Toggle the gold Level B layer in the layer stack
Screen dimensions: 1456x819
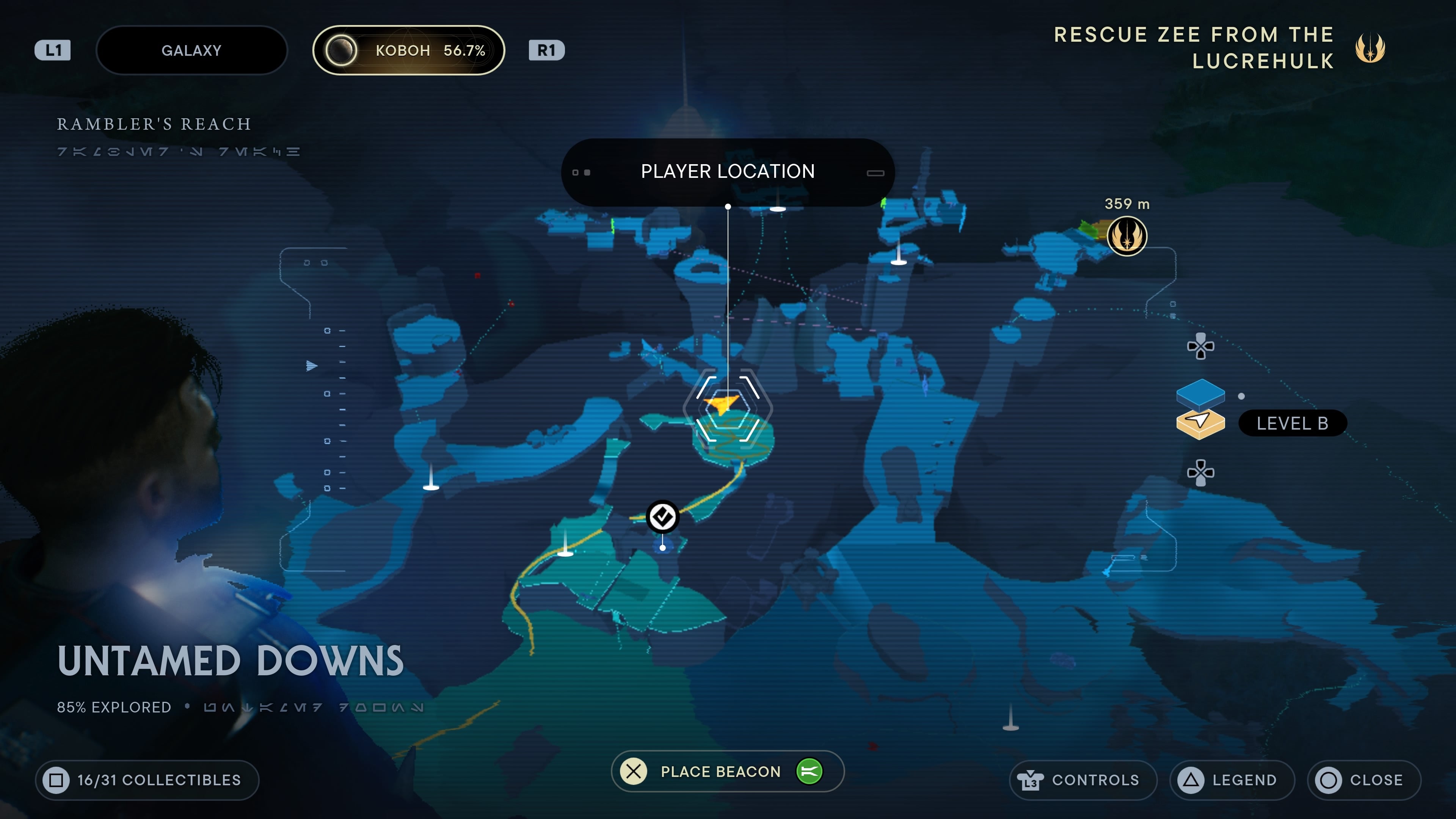pos(1200,423)
